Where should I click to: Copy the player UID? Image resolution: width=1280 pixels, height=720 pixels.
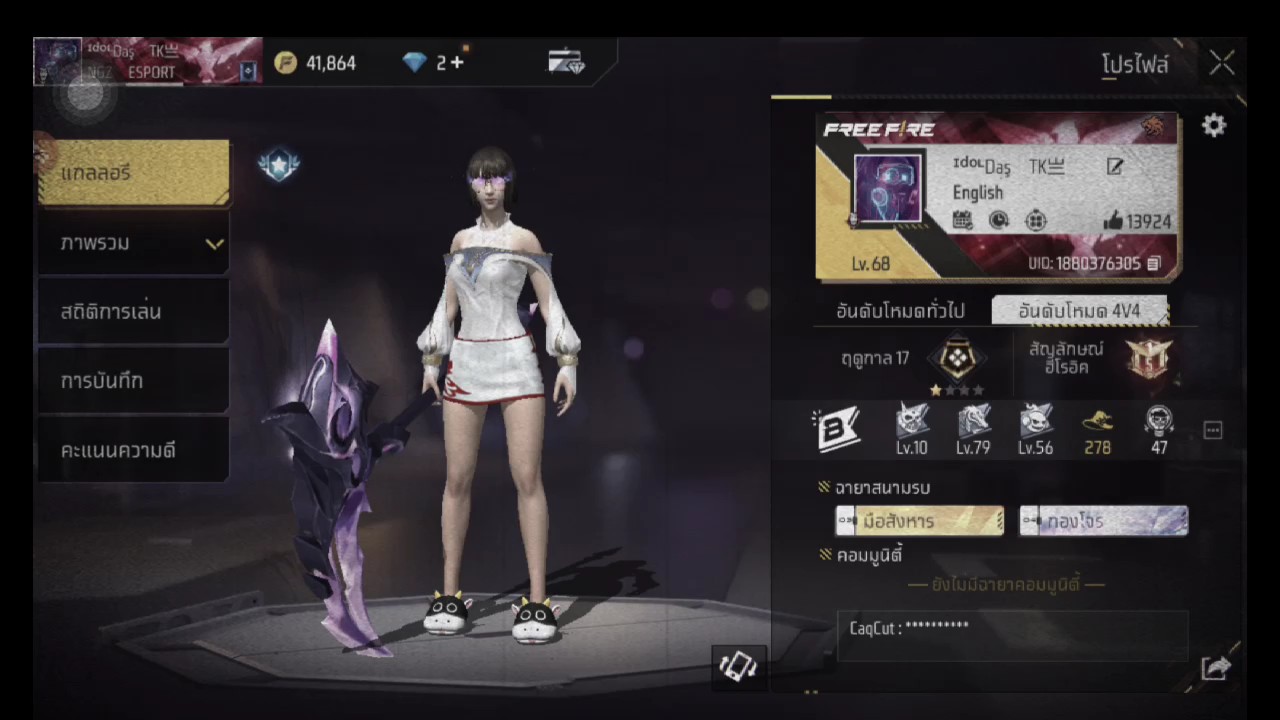tap(1154, 264)
